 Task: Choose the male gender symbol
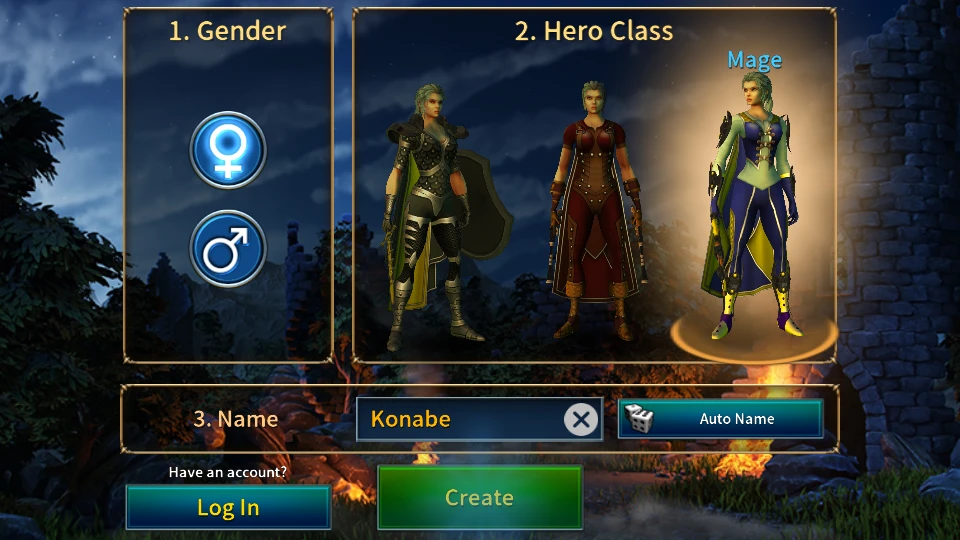coord(228,248)
